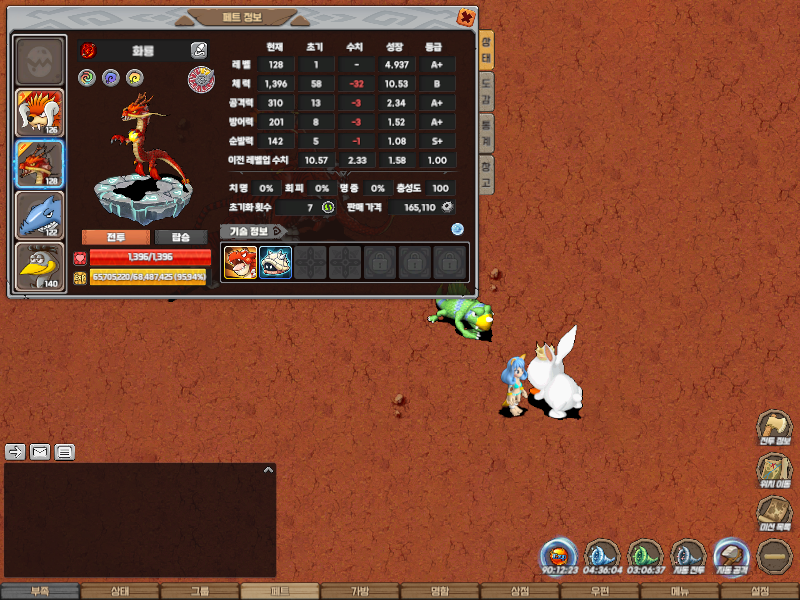
Task: Switch to the 도감 side tab
Action: click(486, 91)
